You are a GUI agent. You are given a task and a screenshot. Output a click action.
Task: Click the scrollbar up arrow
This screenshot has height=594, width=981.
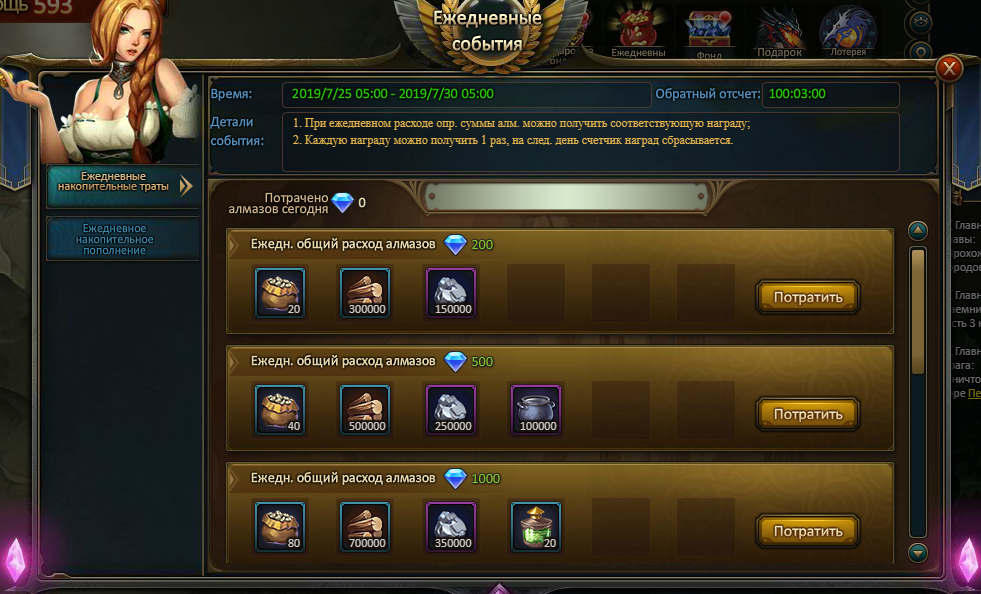(x=918, y=231)
